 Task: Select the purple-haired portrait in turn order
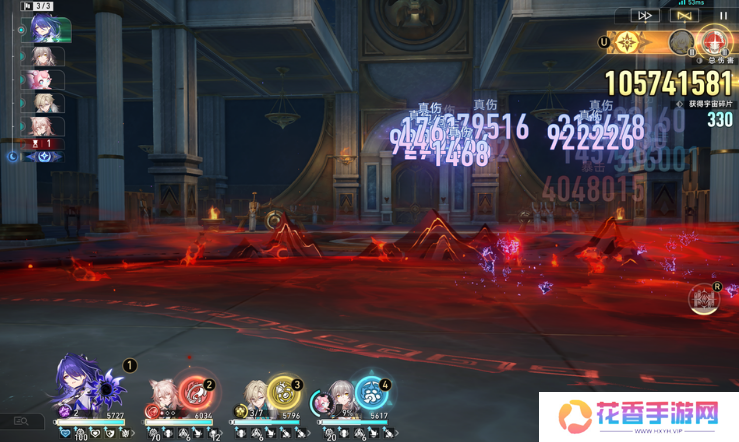point(46,30)
